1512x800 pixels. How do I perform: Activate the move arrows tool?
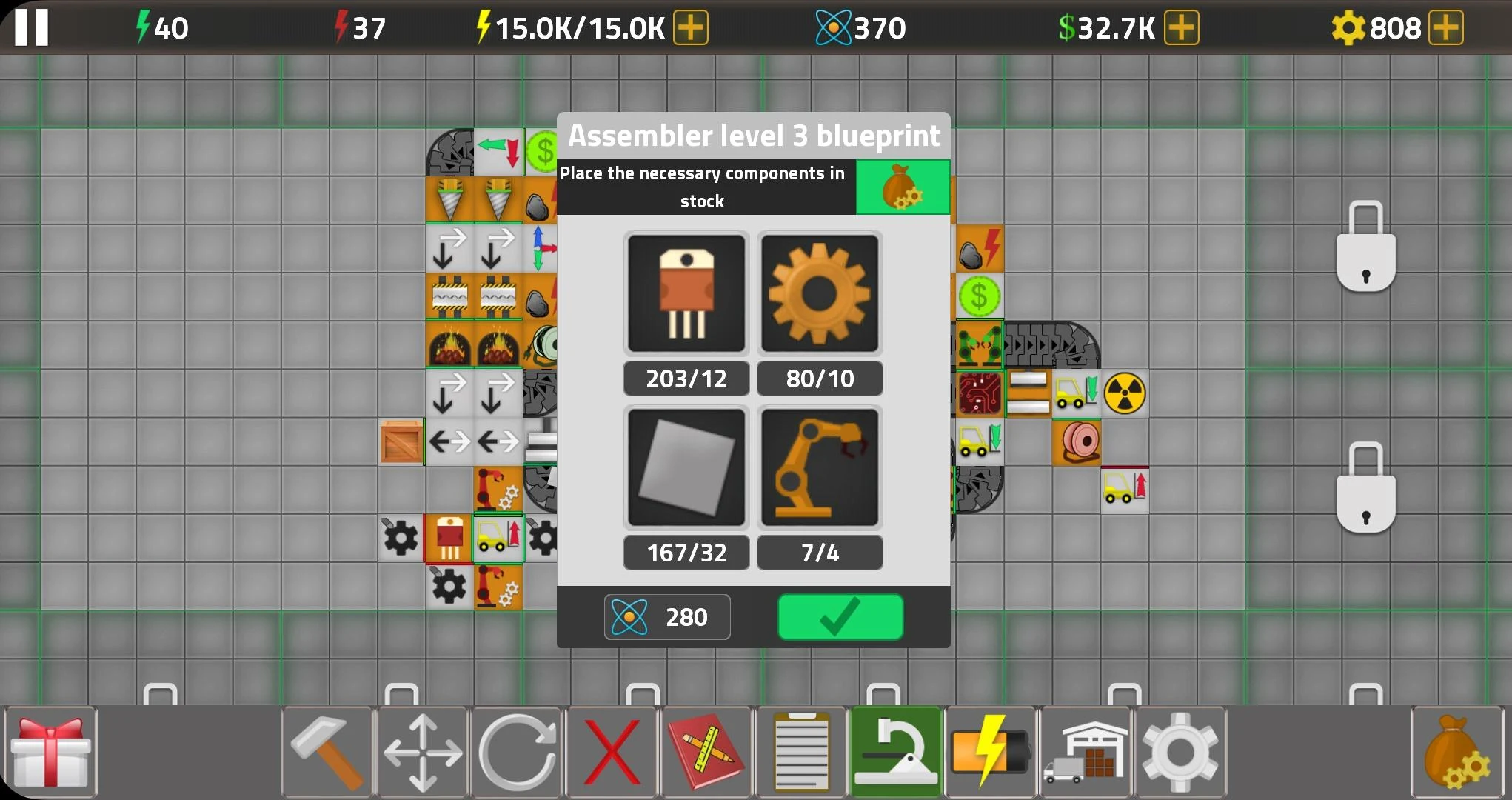point(422,752)
